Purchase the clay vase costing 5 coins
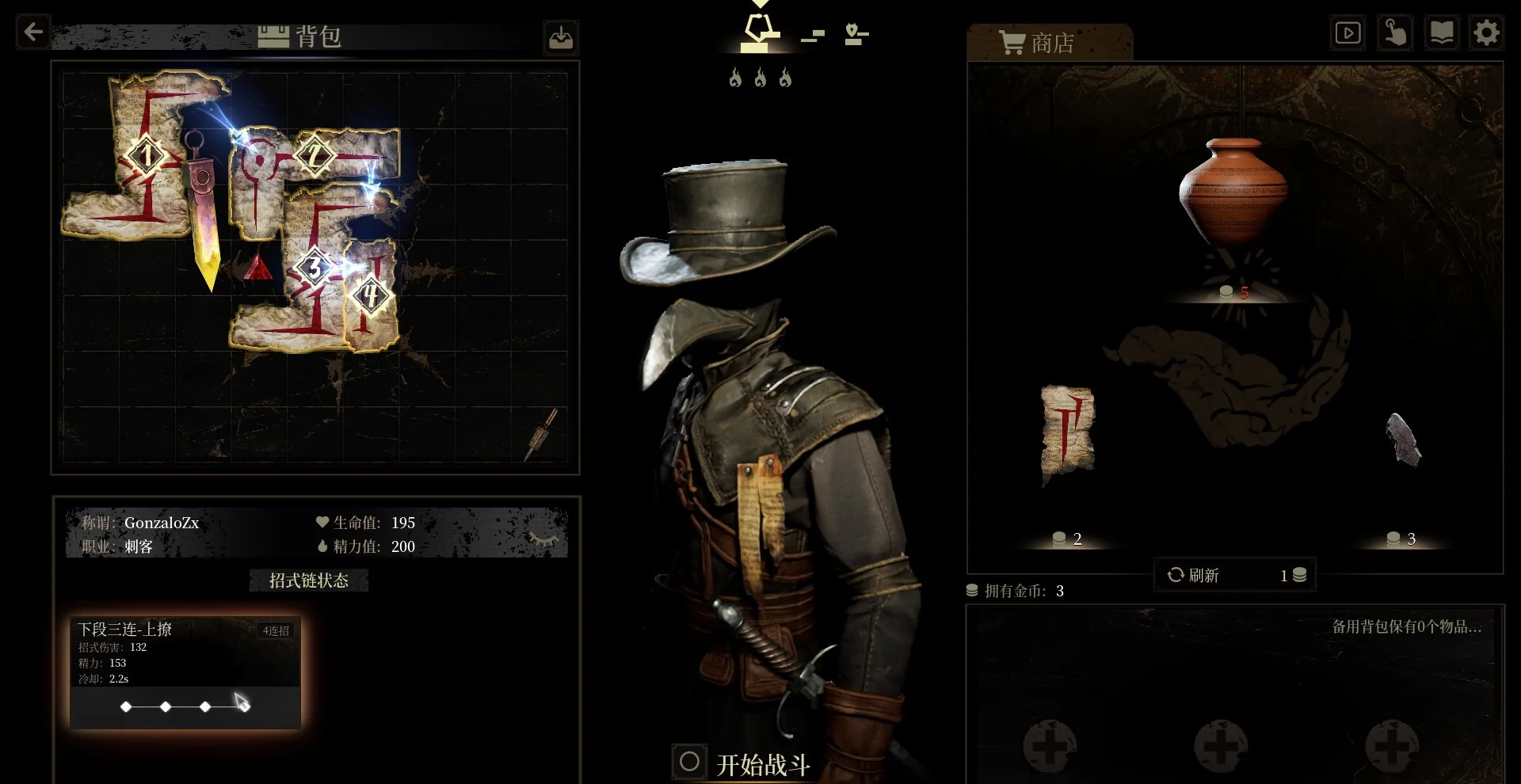The width and height of the screenshot is (1521, 784). click(1232, 194)
